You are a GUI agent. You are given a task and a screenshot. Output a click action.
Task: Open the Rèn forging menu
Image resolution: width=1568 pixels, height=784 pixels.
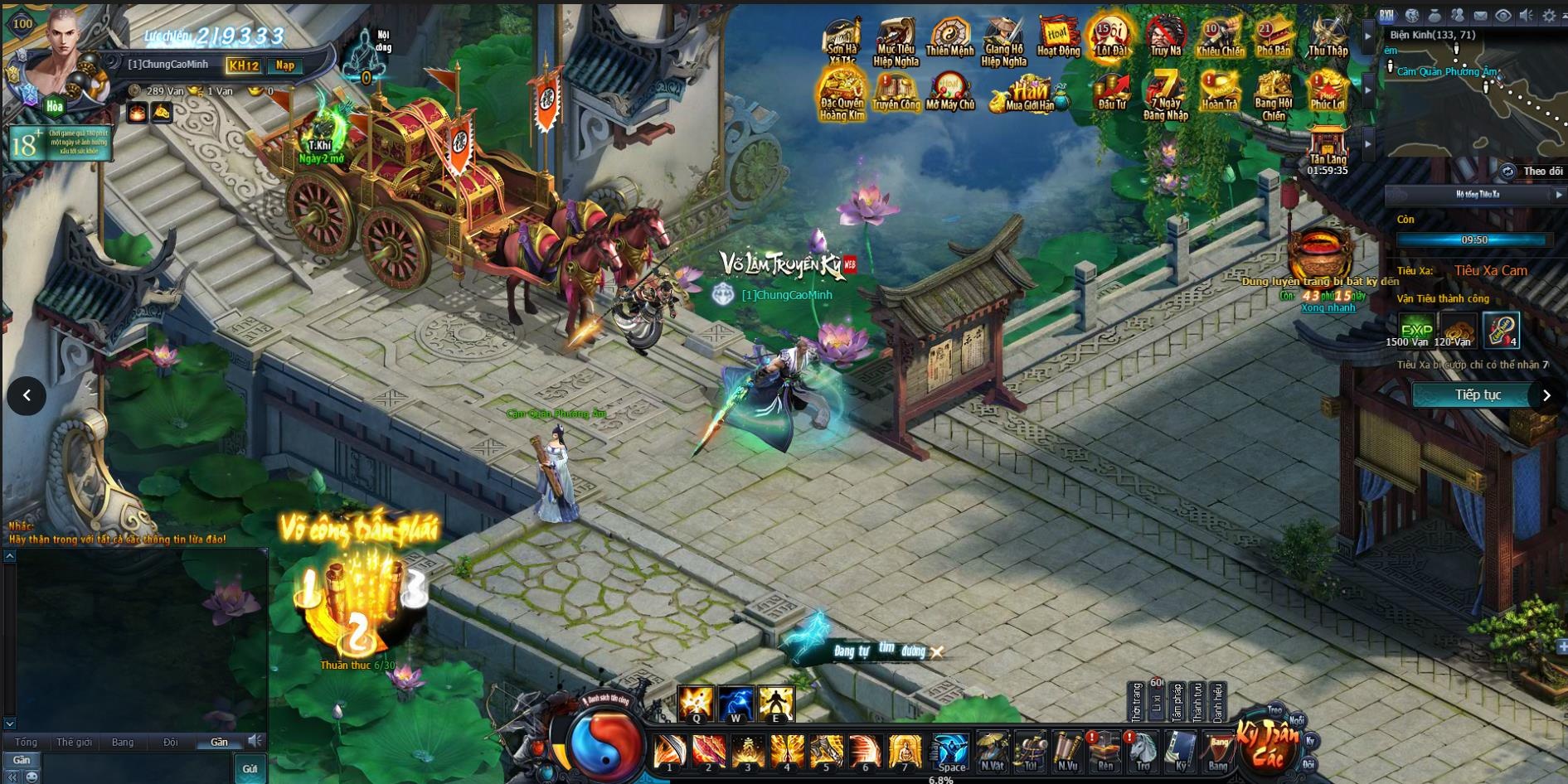[1105, 750]
